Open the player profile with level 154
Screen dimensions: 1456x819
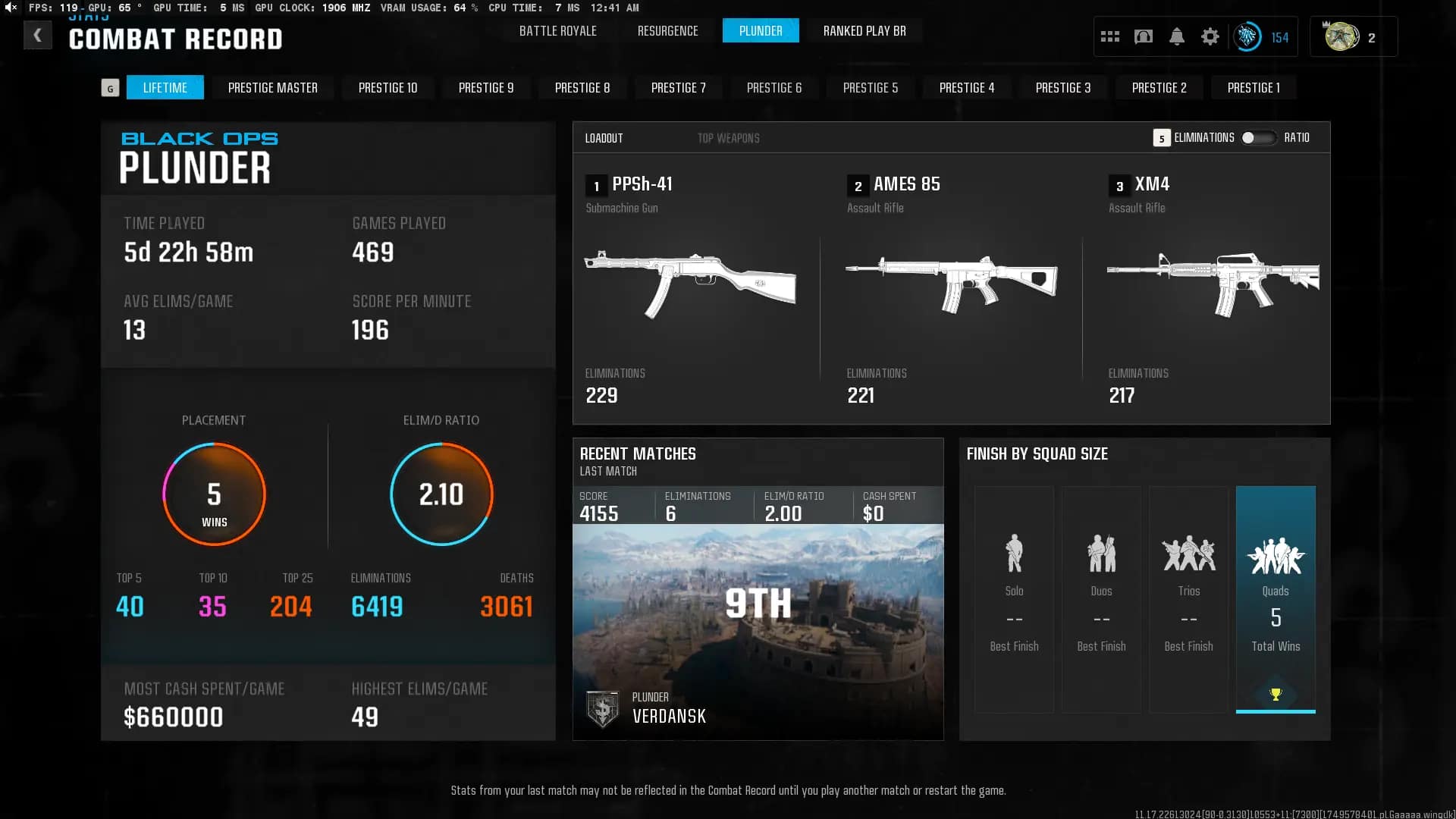point(1263,37)
